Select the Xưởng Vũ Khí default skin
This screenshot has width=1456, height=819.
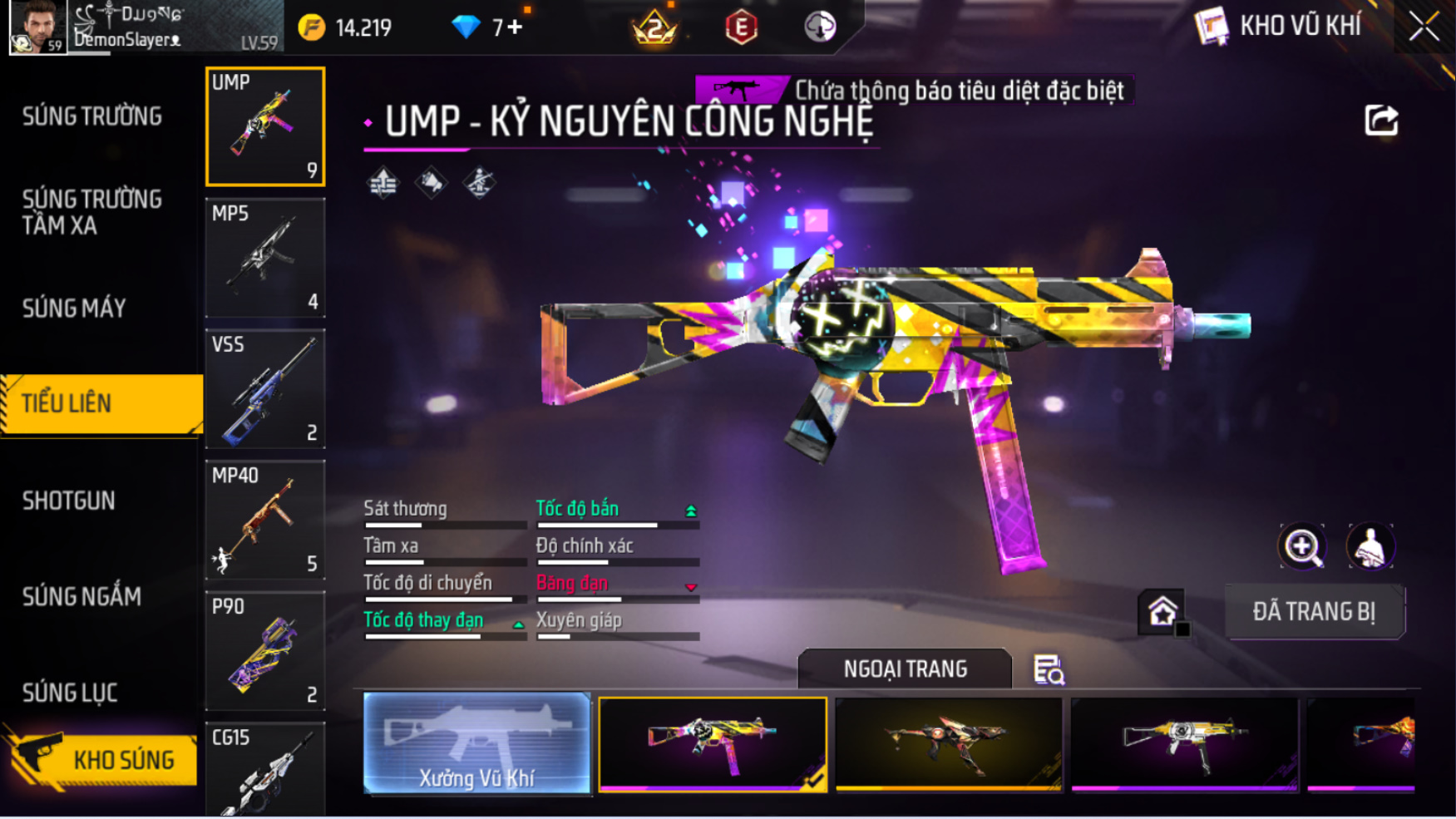pos(476,743)
